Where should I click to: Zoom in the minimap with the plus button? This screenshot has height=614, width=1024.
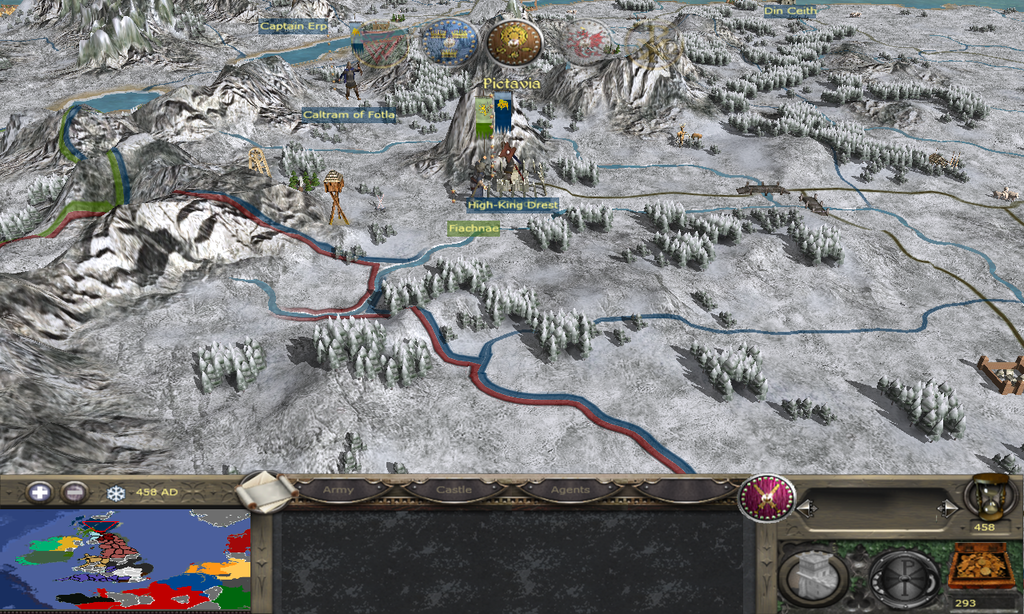point(39,492)
